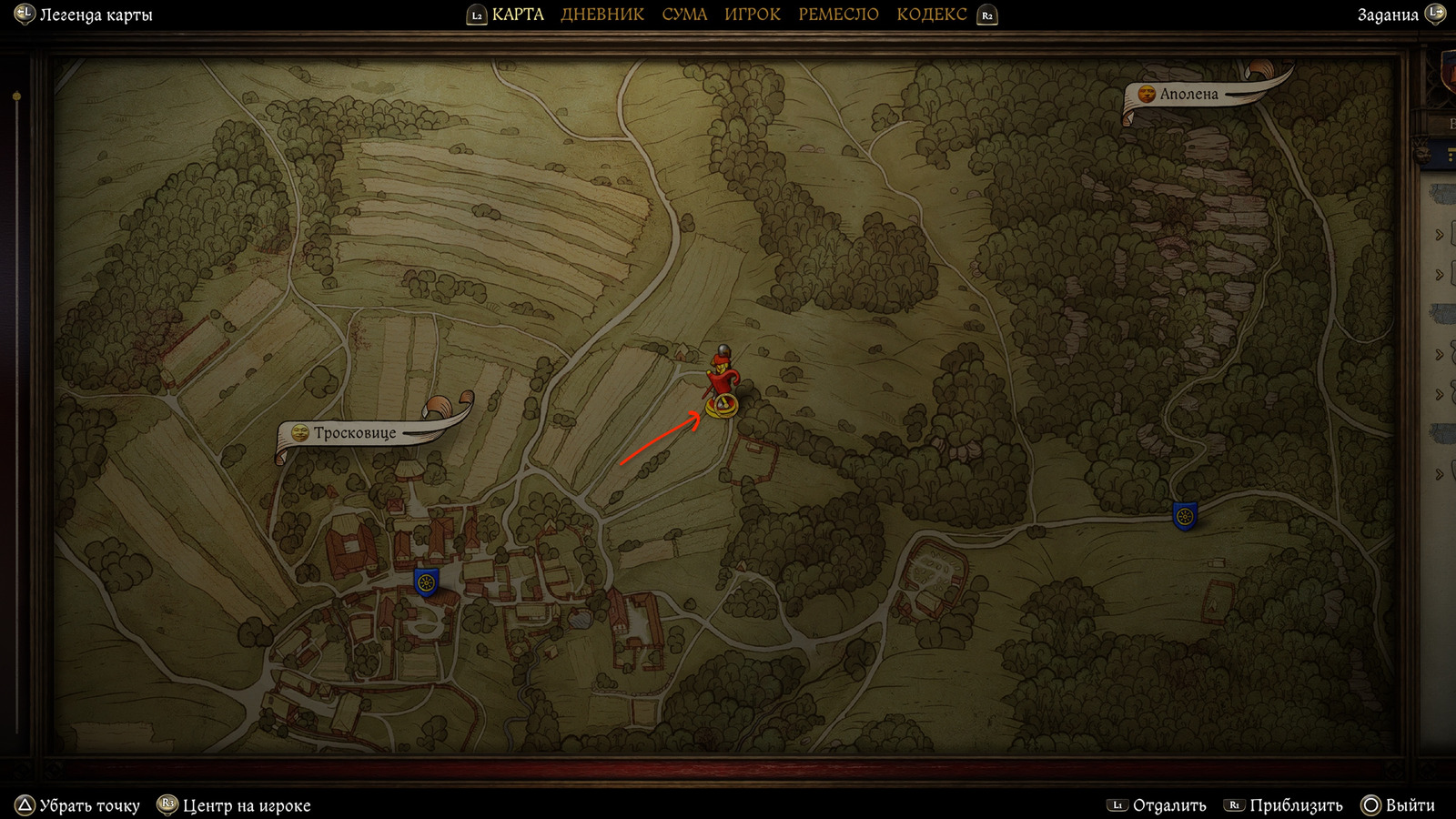Click the Тросковице town label

pyautogui.click(x=355, y=433)
